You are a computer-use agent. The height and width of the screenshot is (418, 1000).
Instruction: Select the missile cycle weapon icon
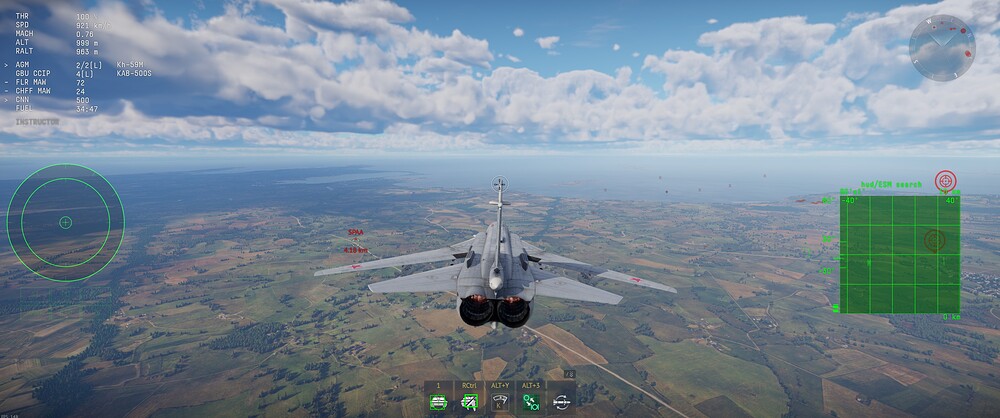561,402
